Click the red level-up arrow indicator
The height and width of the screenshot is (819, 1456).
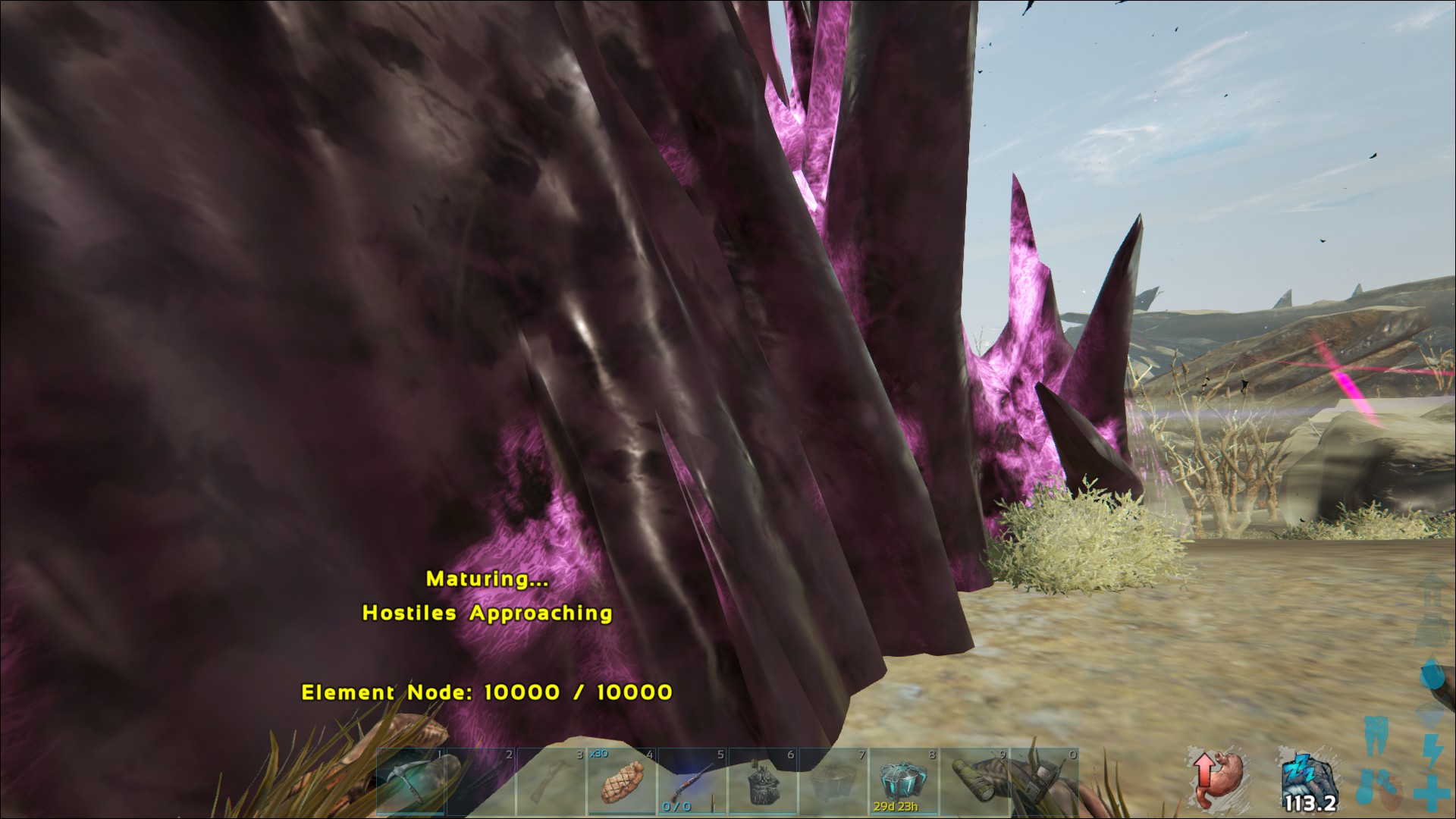click(1204, 773)
